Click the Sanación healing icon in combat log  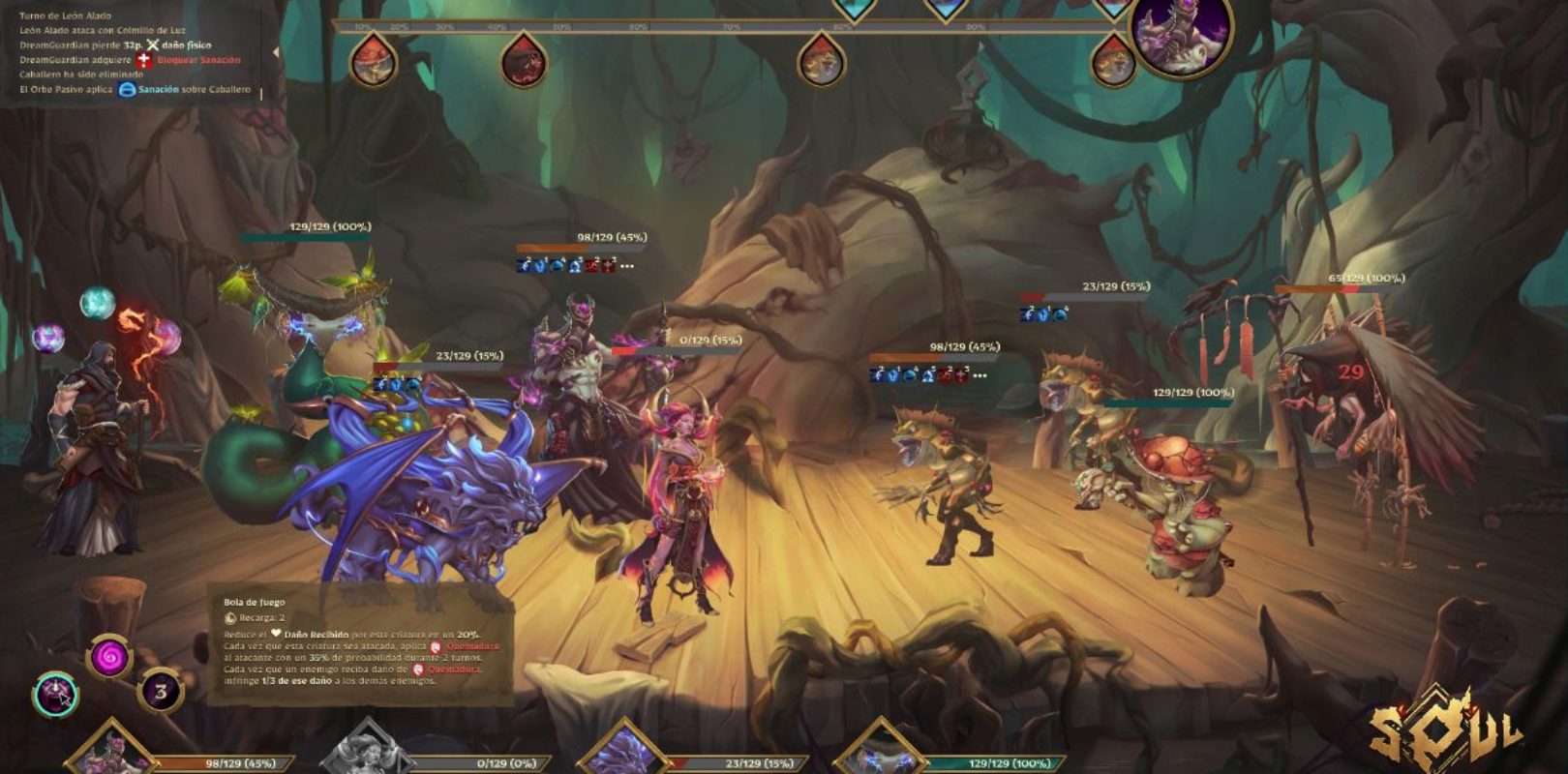pyautogui.click(x=126, y=89)
